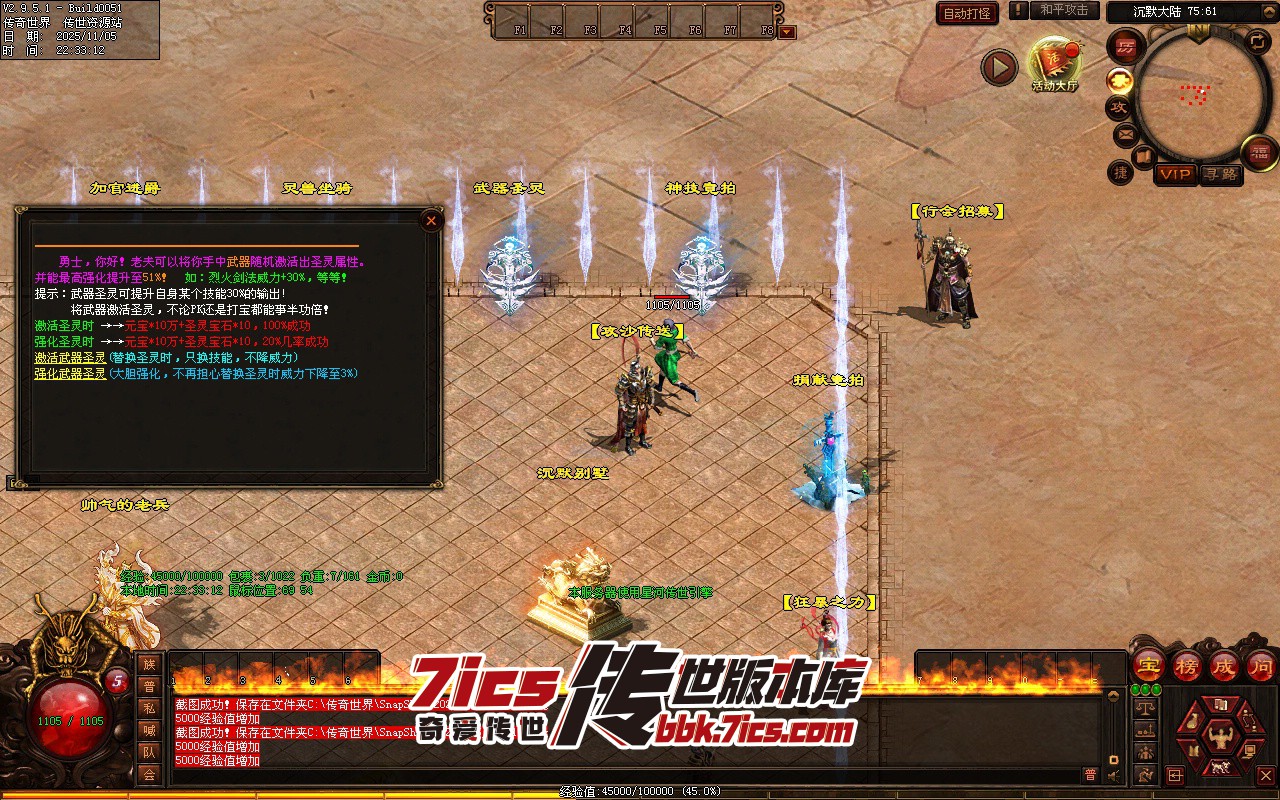Open the 成 achievements button
Screen dimensions: 1280x800
pyautogui.click(x=1224, y=665)
